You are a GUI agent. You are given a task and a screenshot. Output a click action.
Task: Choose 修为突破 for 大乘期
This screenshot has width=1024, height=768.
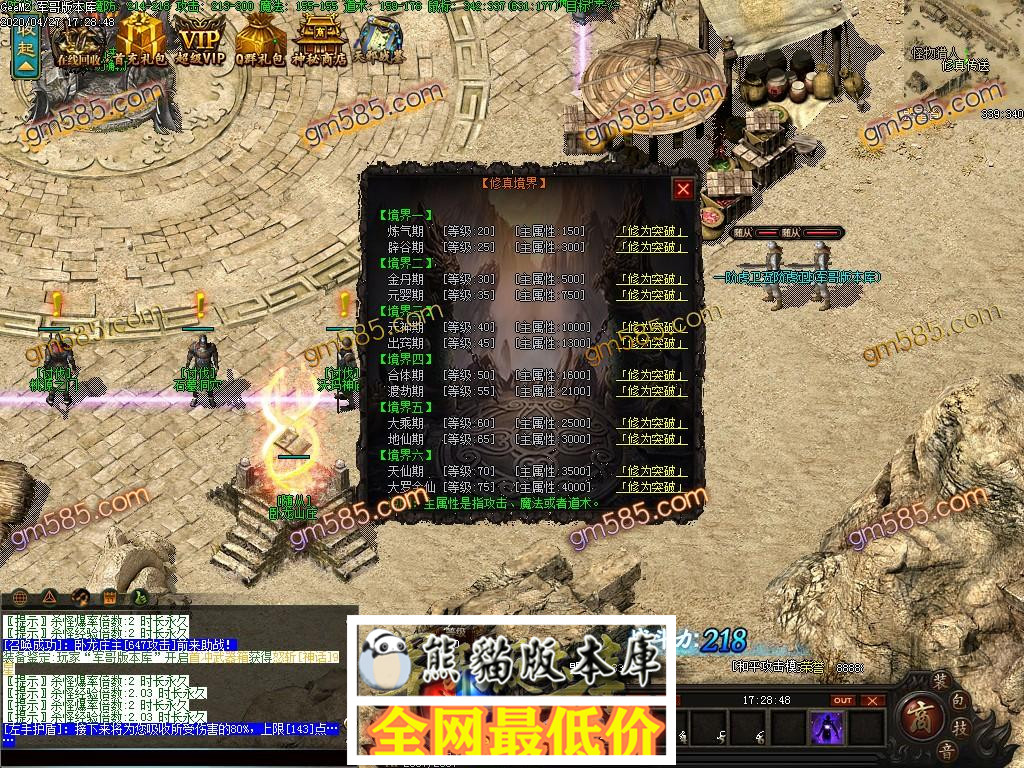653,423
